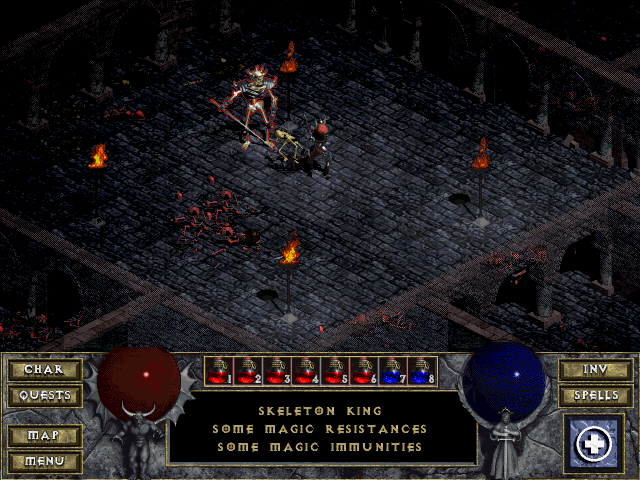Open the Quests log

pos(44,396)
